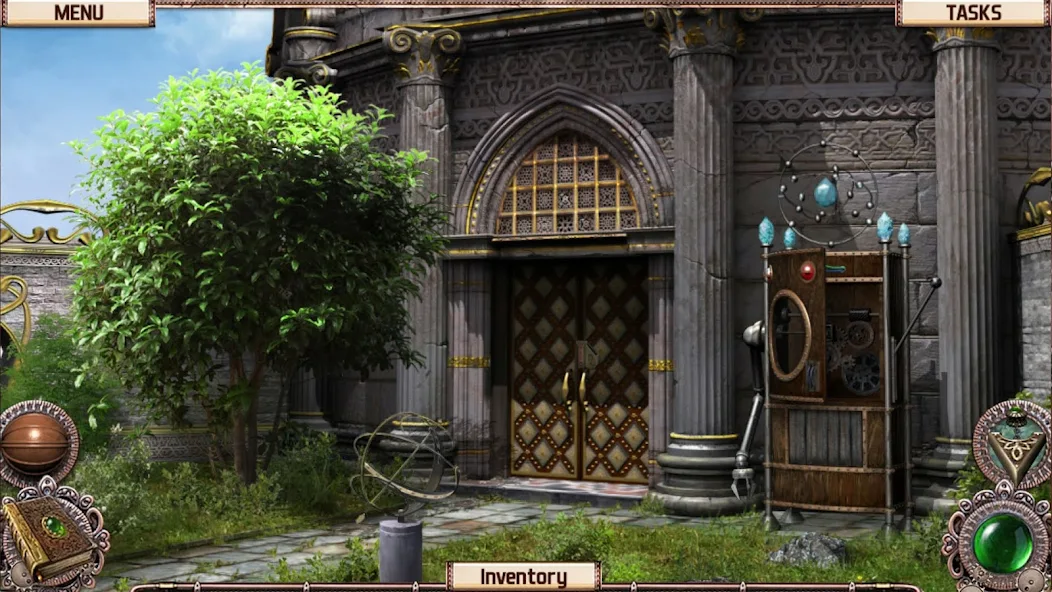Activate the green orb hint button

(x=1003, y=542)
